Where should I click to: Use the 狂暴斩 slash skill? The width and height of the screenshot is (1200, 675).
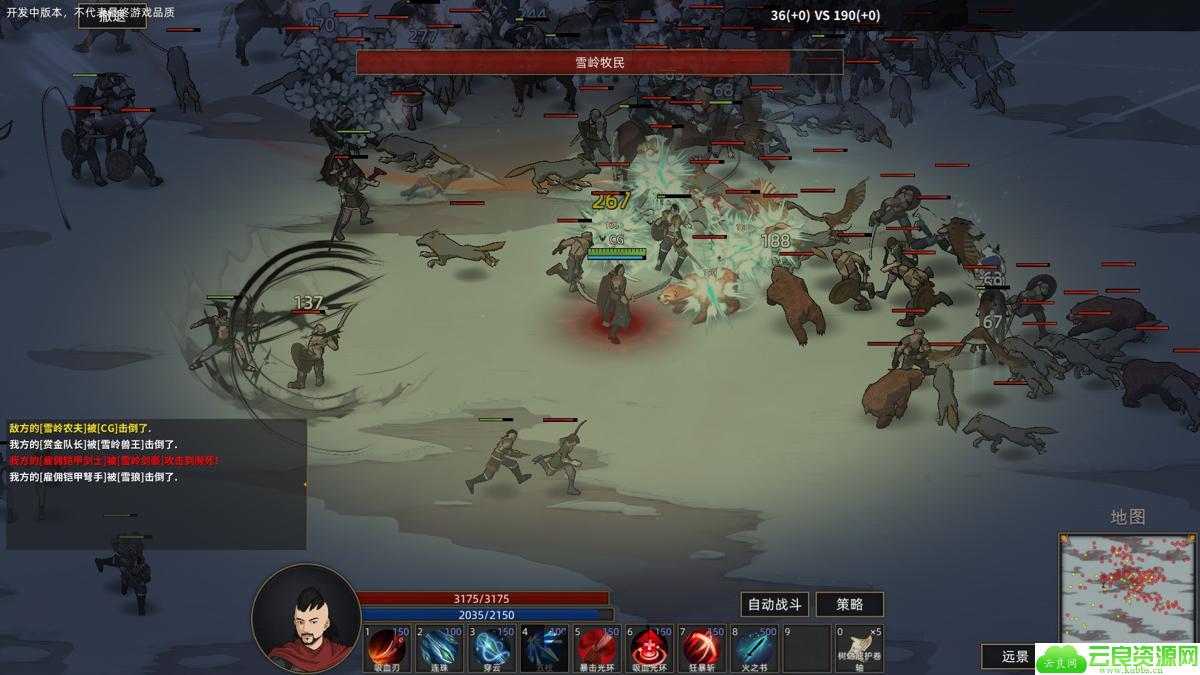[x=701, y=648]
